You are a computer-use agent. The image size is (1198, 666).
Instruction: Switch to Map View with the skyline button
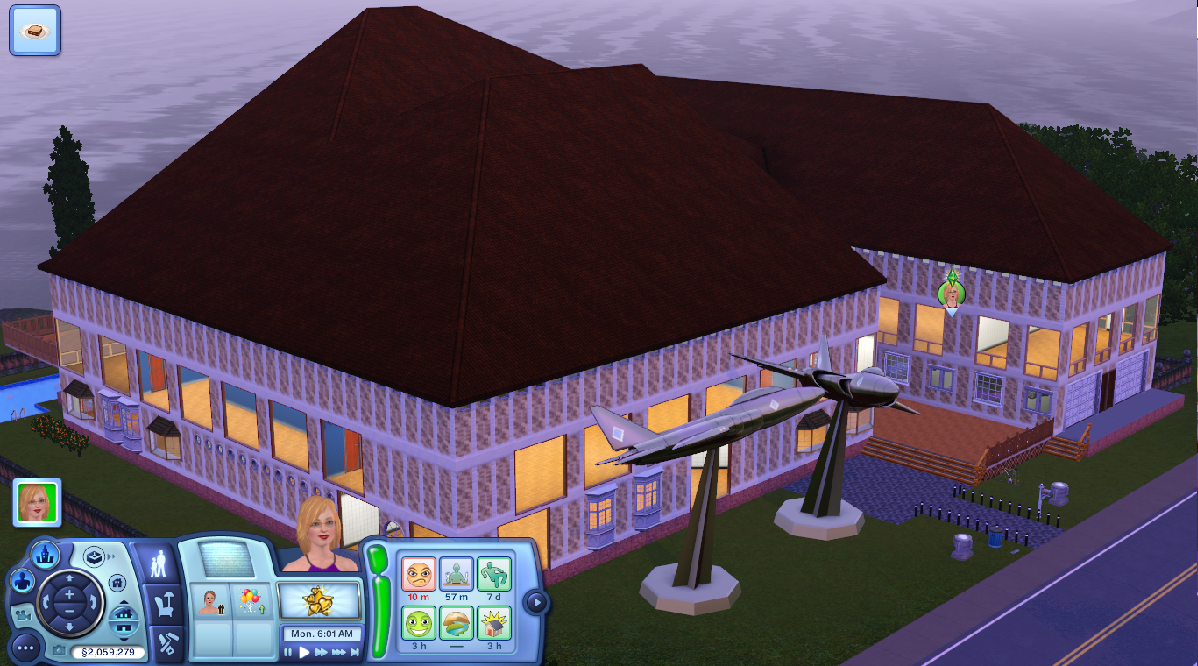click(x=44, y=554)
